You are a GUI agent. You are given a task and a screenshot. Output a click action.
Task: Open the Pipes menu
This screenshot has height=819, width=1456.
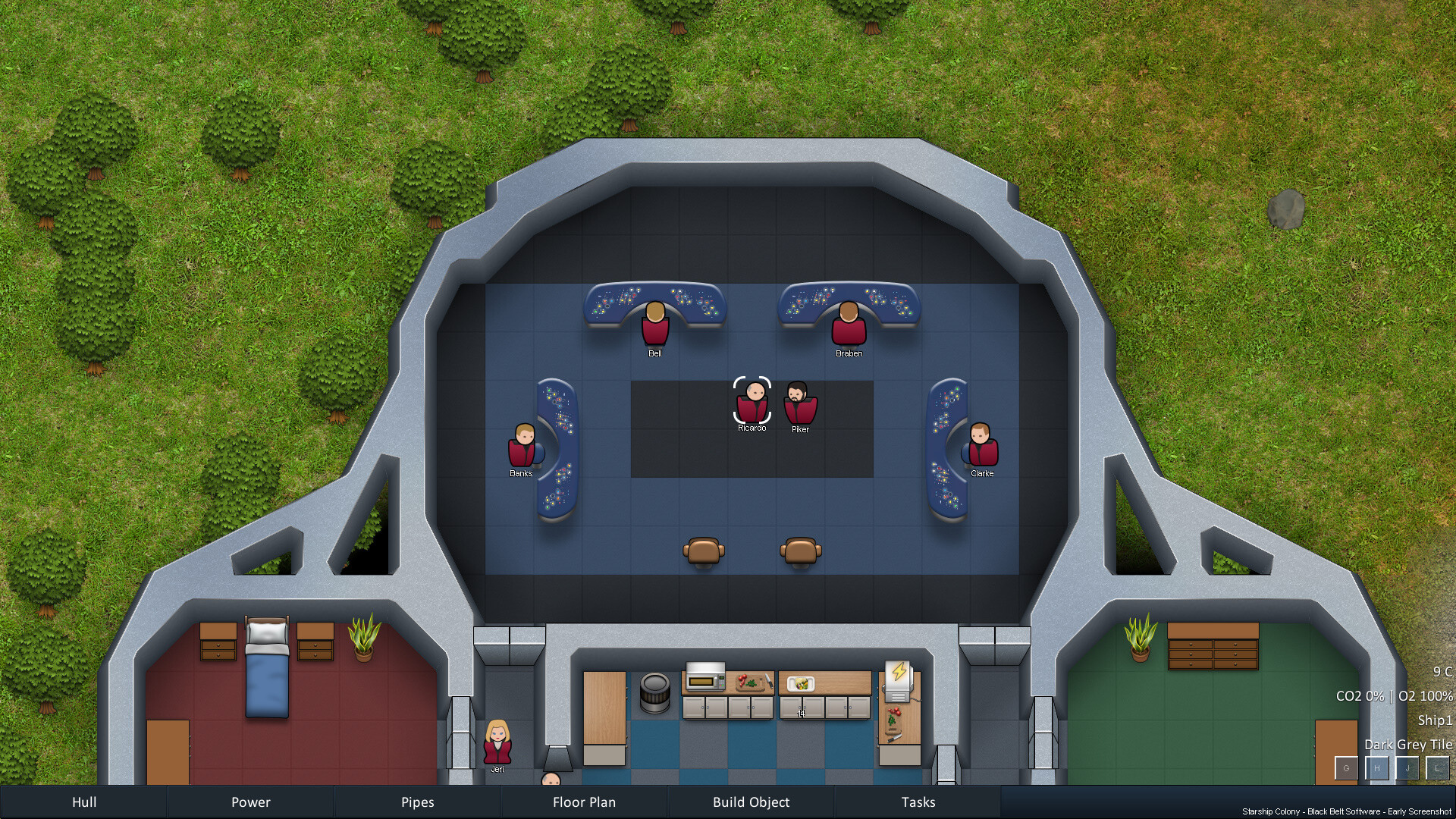[417, 802]
